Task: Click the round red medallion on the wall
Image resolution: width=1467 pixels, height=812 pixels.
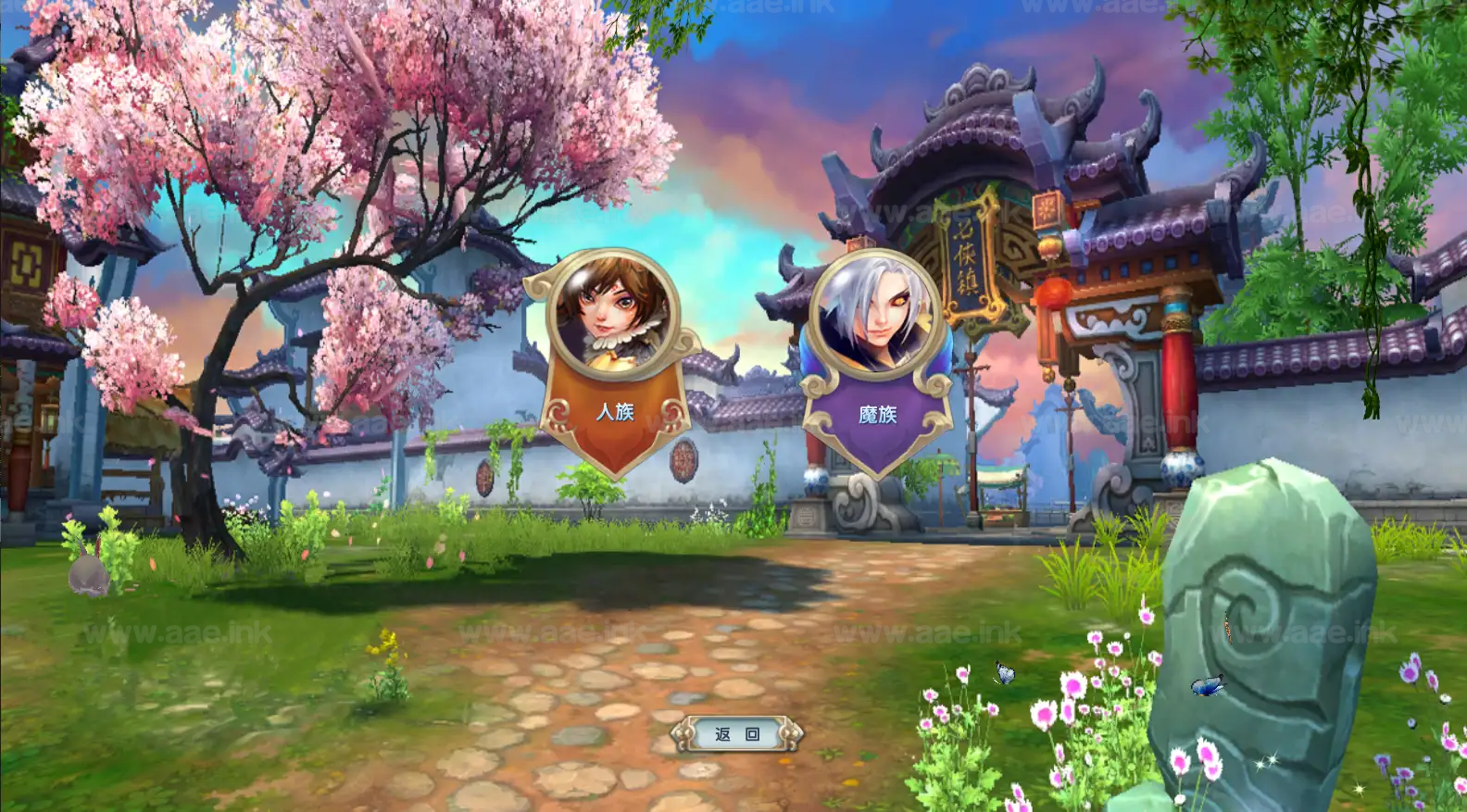Action: pyautogui.click(x=683, y=458)
